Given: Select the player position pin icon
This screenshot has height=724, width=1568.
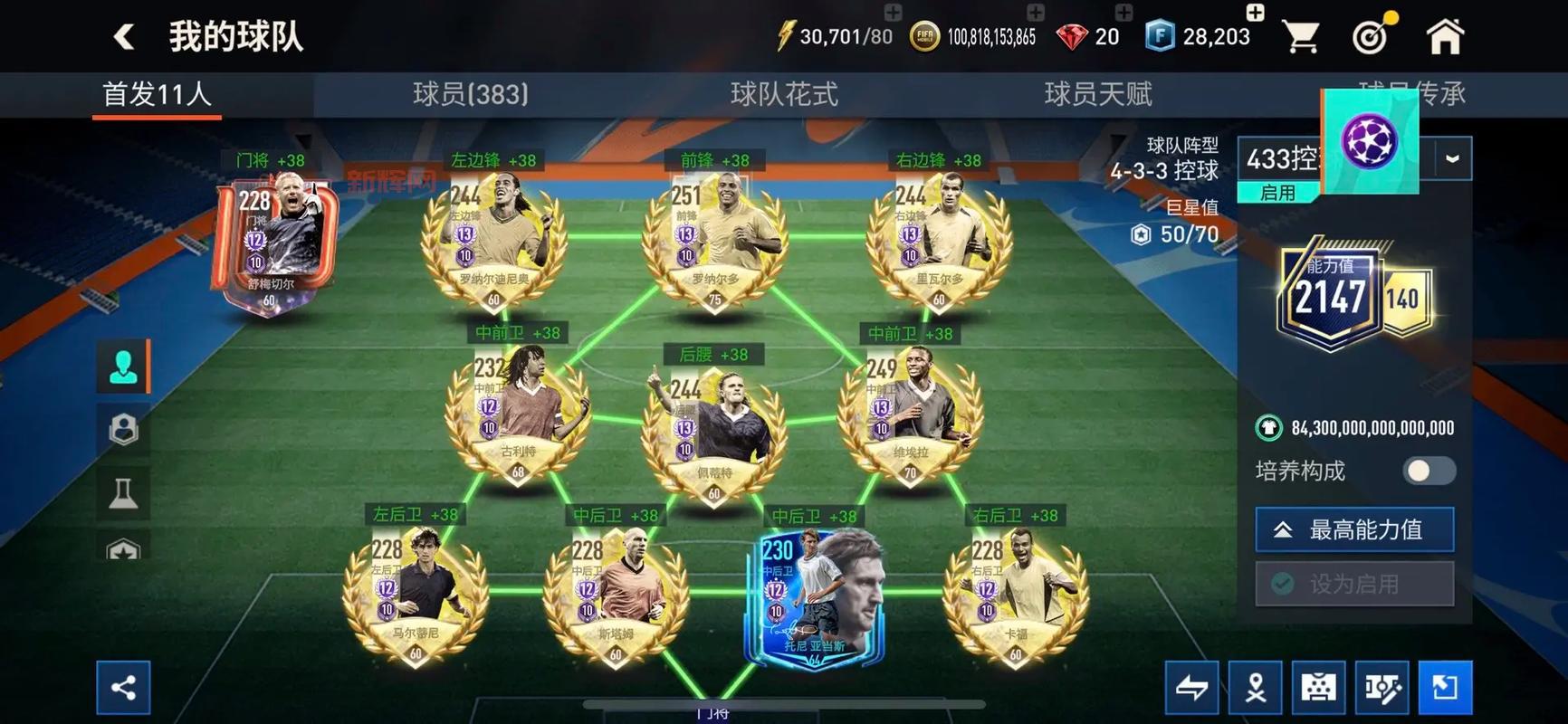Looking at the screenshot, I should 1255,686.
